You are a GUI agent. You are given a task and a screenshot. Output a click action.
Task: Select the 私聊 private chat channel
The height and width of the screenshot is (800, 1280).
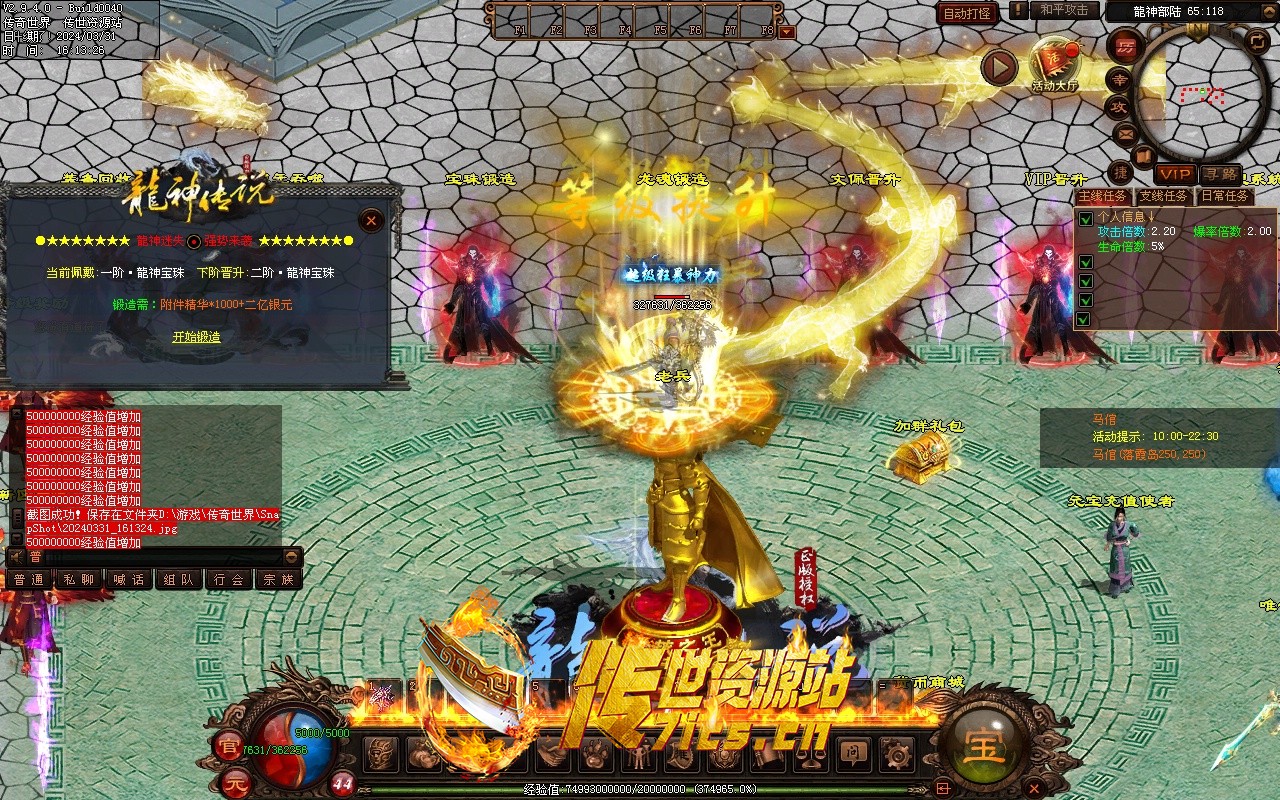(78, 579)
